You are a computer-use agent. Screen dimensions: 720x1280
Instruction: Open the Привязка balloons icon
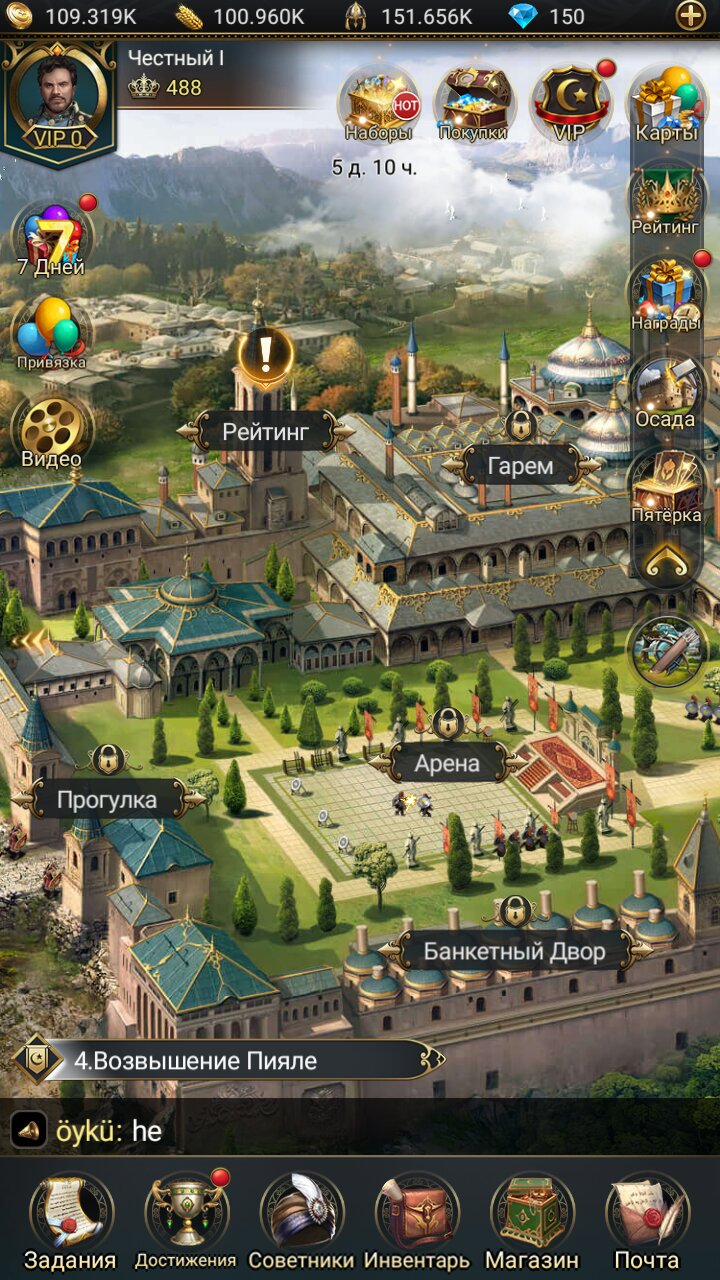(x=51, y=334)
